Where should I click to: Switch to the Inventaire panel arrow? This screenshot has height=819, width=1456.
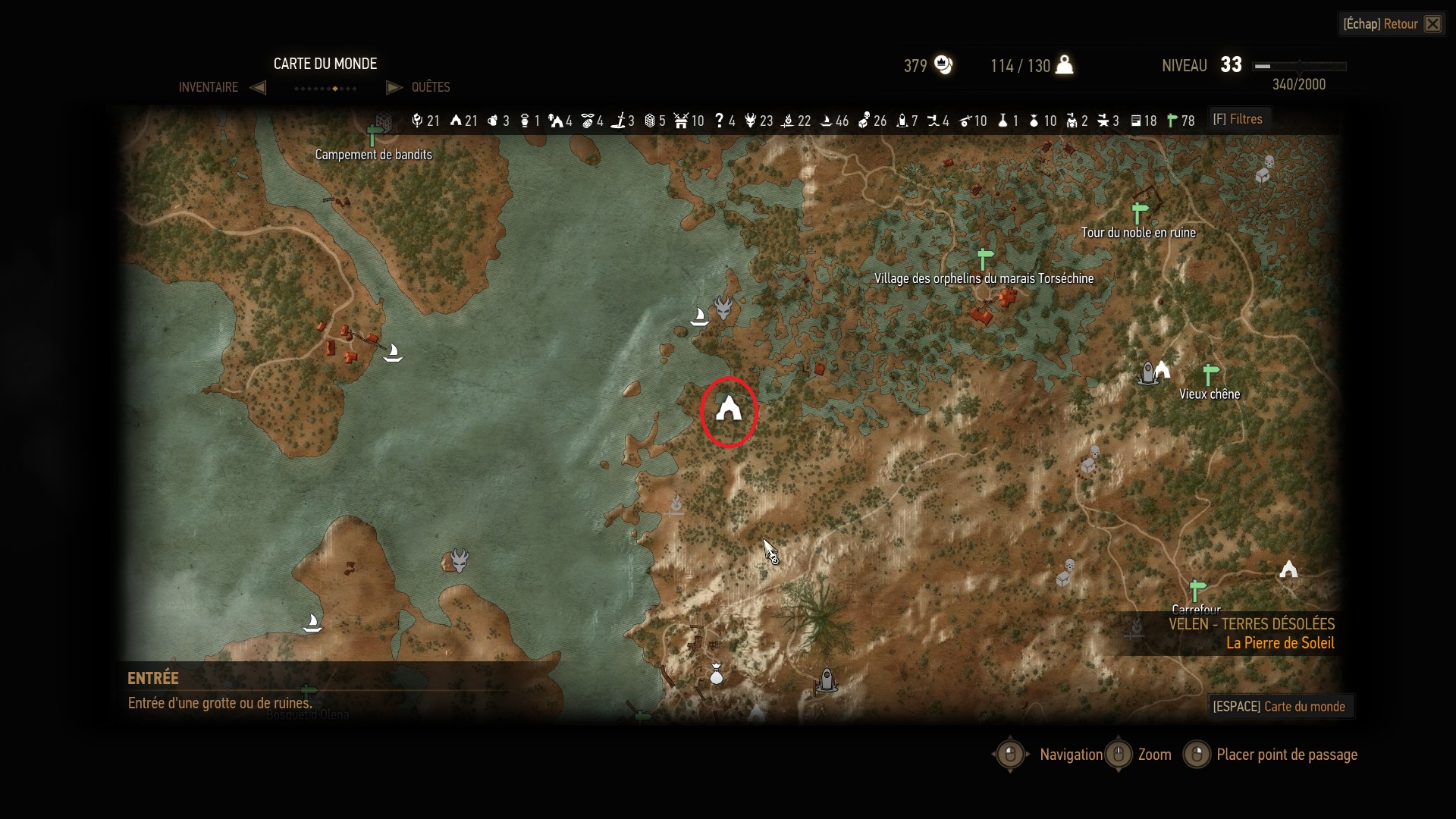click(x=258, y=87)
